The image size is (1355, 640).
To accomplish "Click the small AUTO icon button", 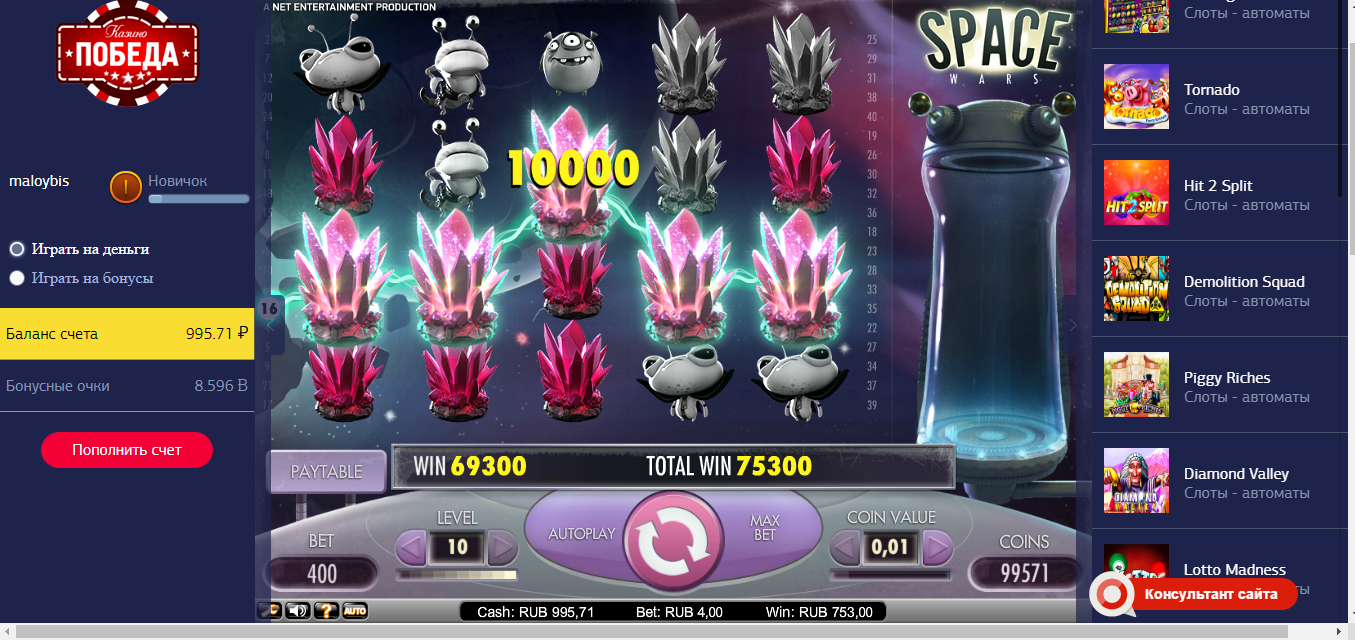I will [354, 610].
